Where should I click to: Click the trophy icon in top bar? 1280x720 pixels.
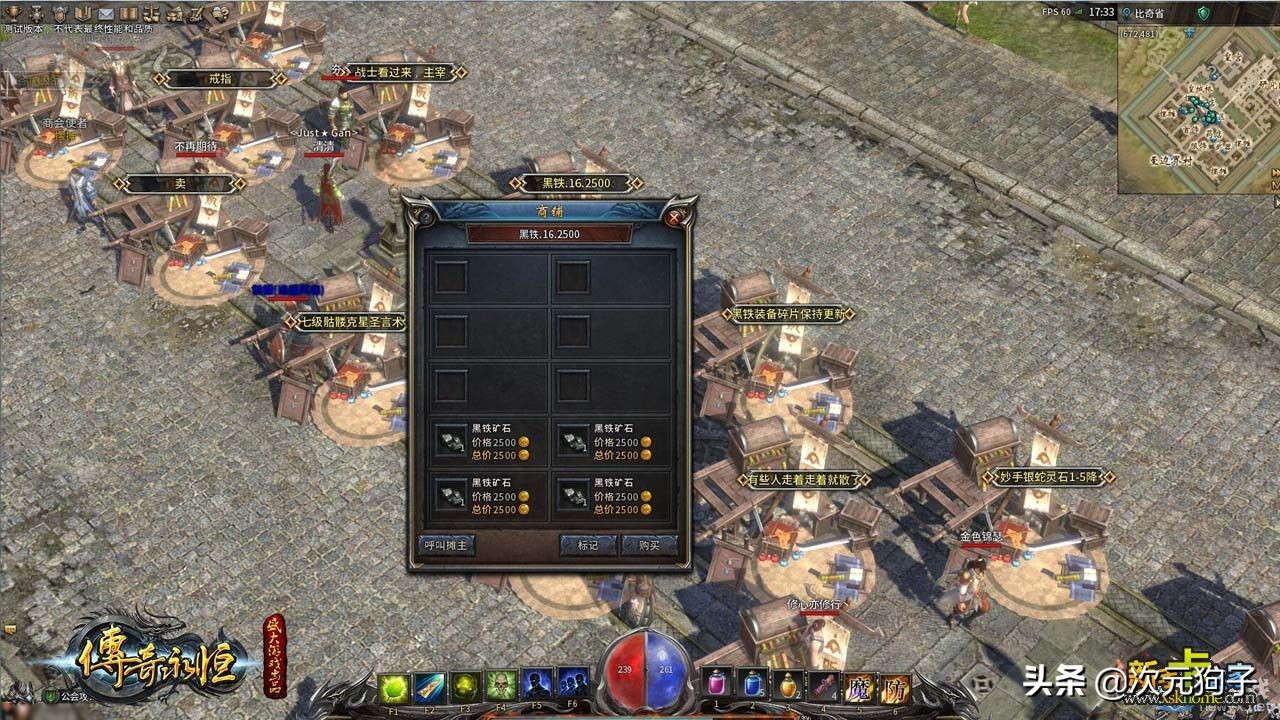coord(13,13)
